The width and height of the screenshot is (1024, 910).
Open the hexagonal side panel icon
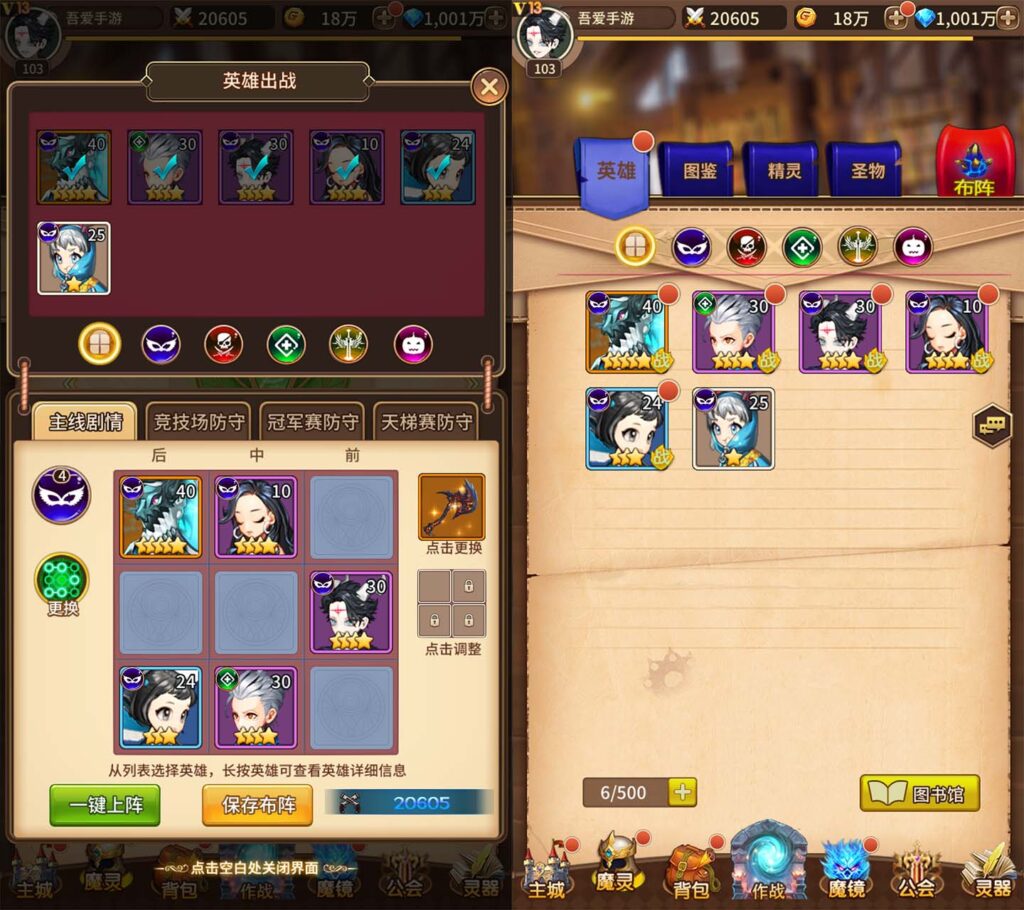(x=992, y=426)
